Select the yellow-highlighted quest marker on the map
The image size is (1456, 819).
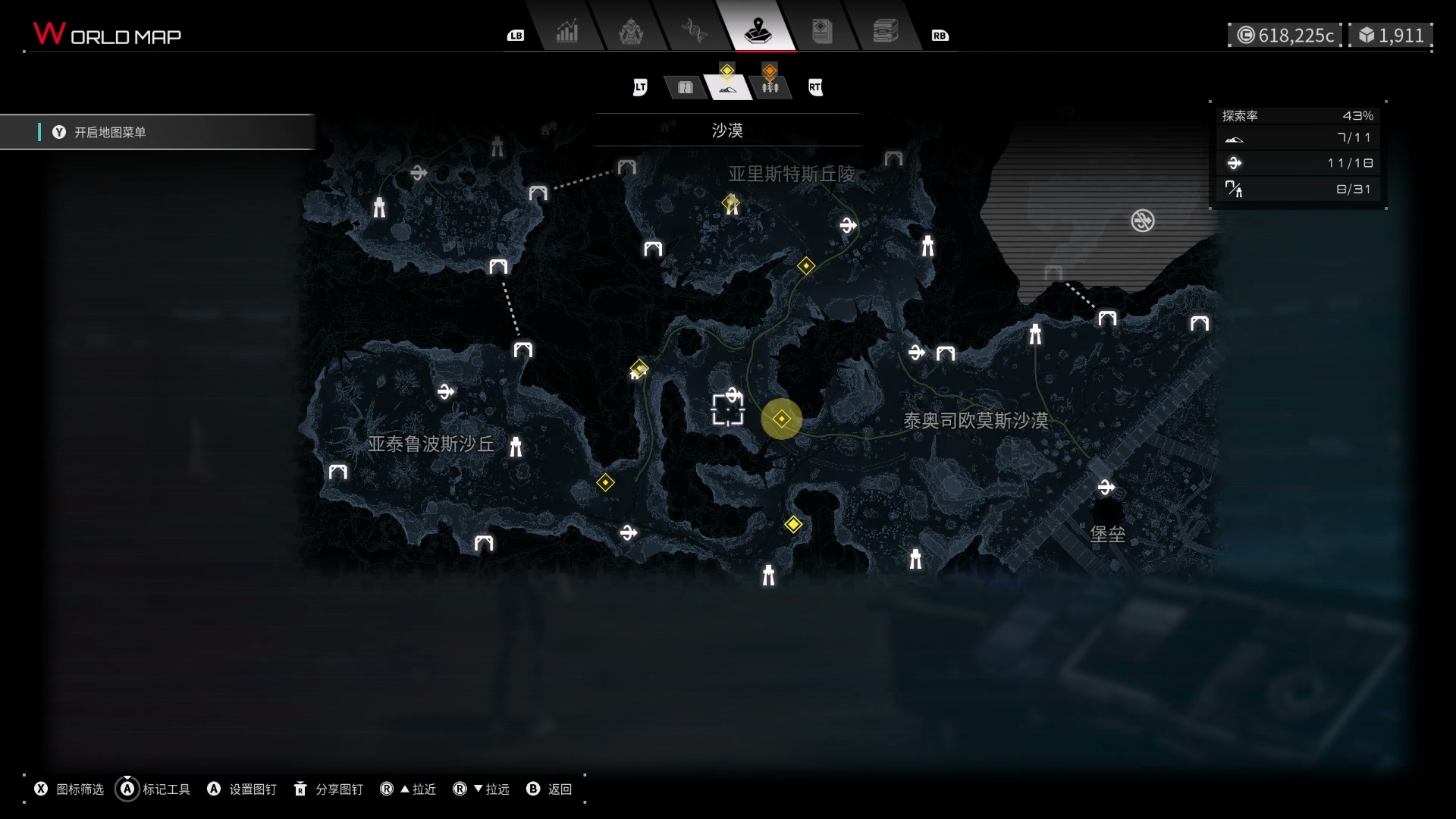pyautogui.click(x=782, y=419)
